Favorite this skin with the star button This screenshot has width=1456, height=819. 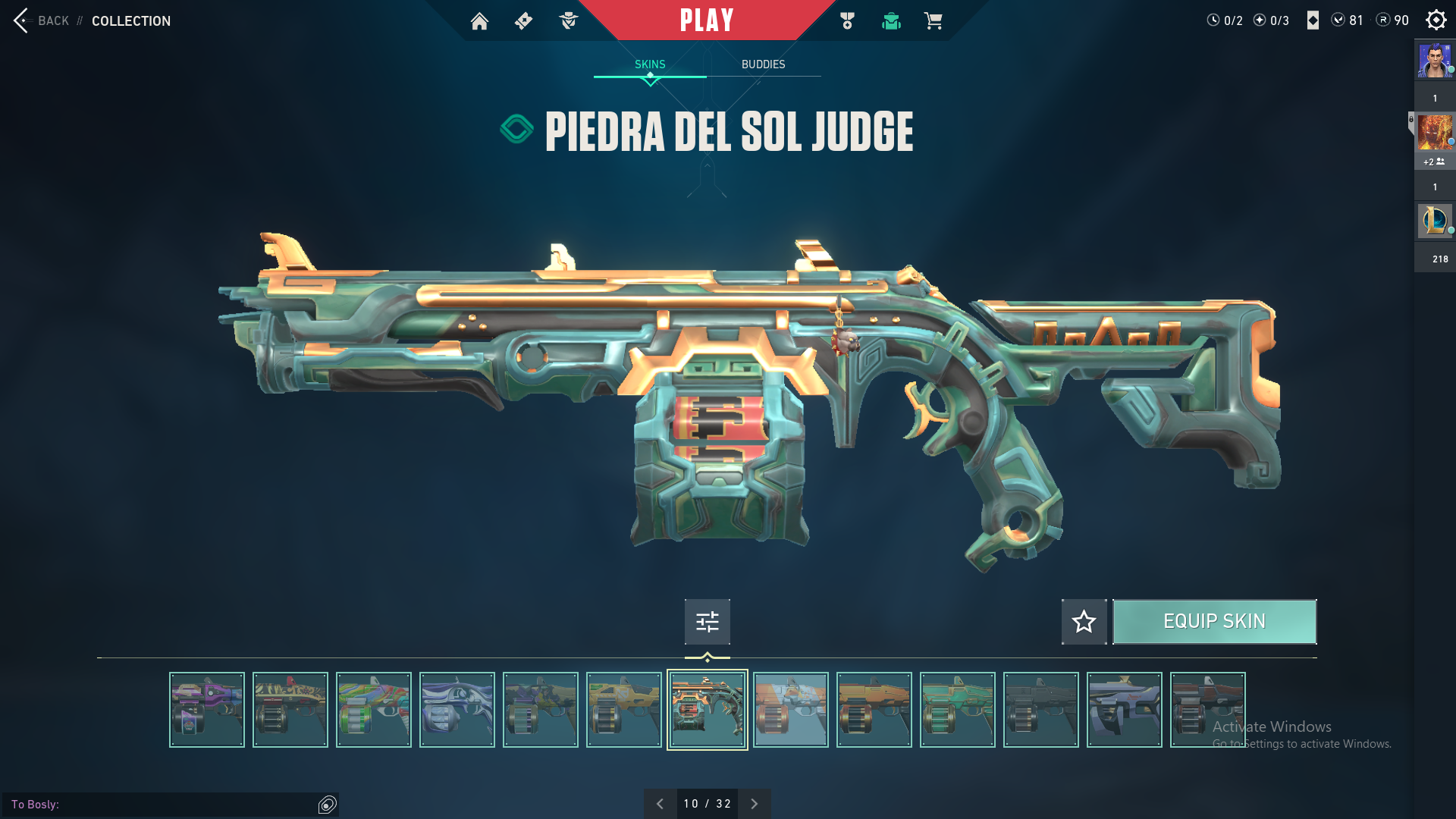[1084, 622]
